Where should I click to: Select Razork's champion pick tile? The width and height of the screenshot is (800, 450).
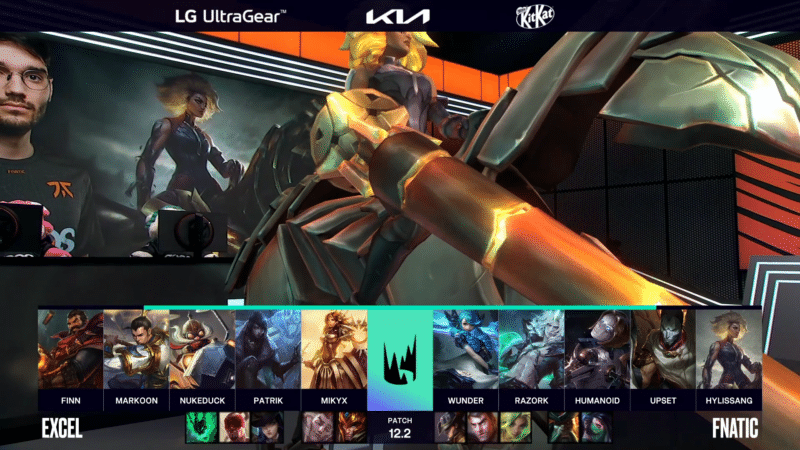[x=531, y=350]
